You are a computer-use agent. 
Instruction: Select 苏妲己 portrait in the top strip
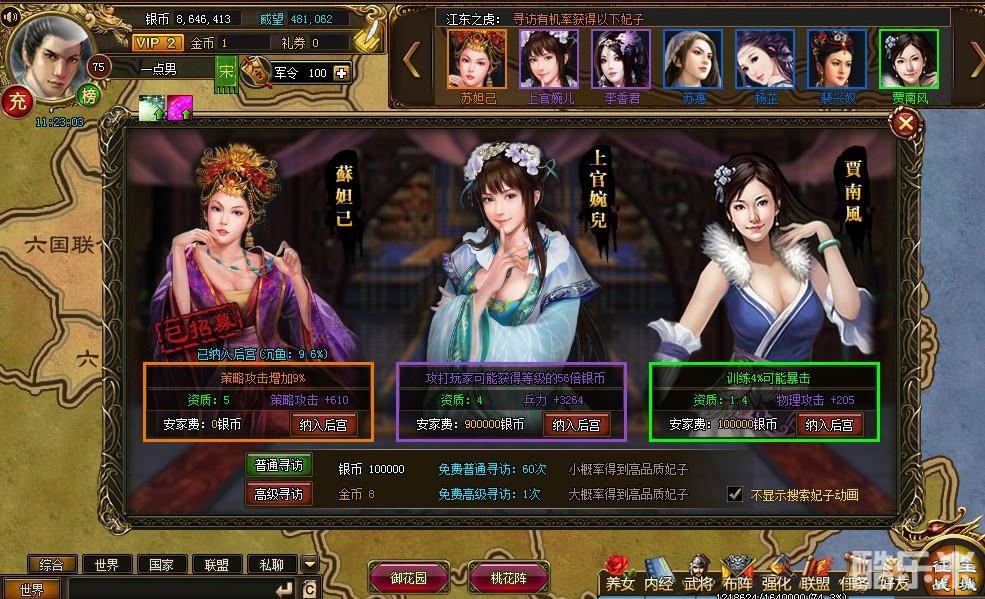coord(477,59)
